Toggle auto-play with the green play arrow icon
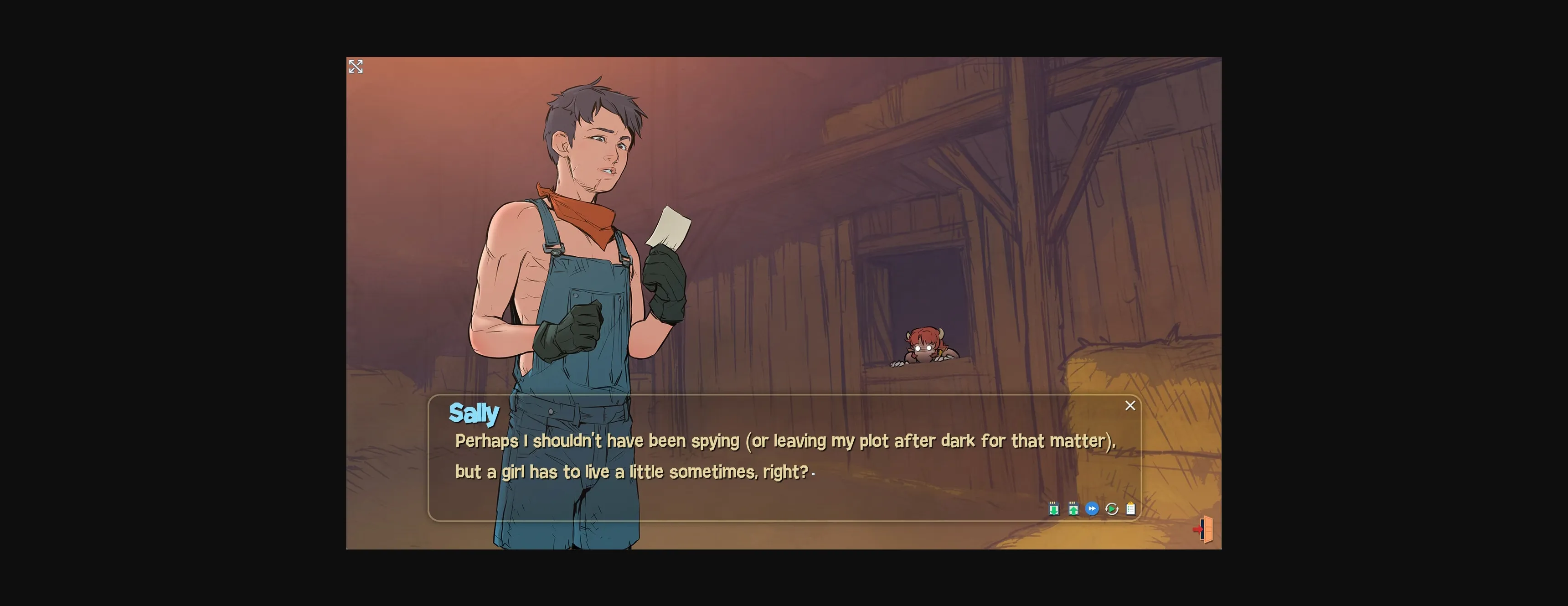The image size is (1568, 606). pos(1111,508)
